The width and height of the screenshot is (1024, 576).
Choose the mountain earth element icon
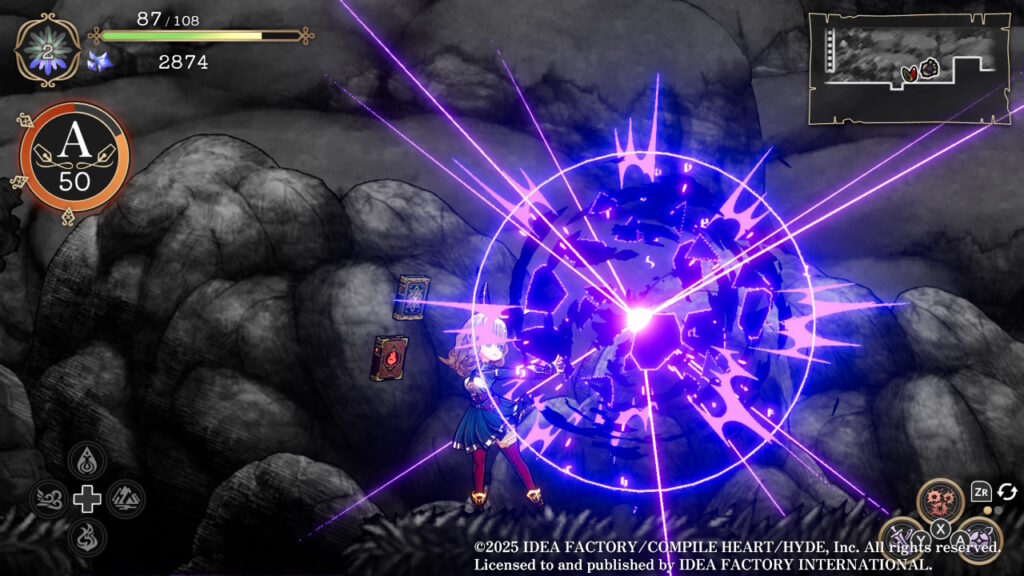tap(126, 498)
